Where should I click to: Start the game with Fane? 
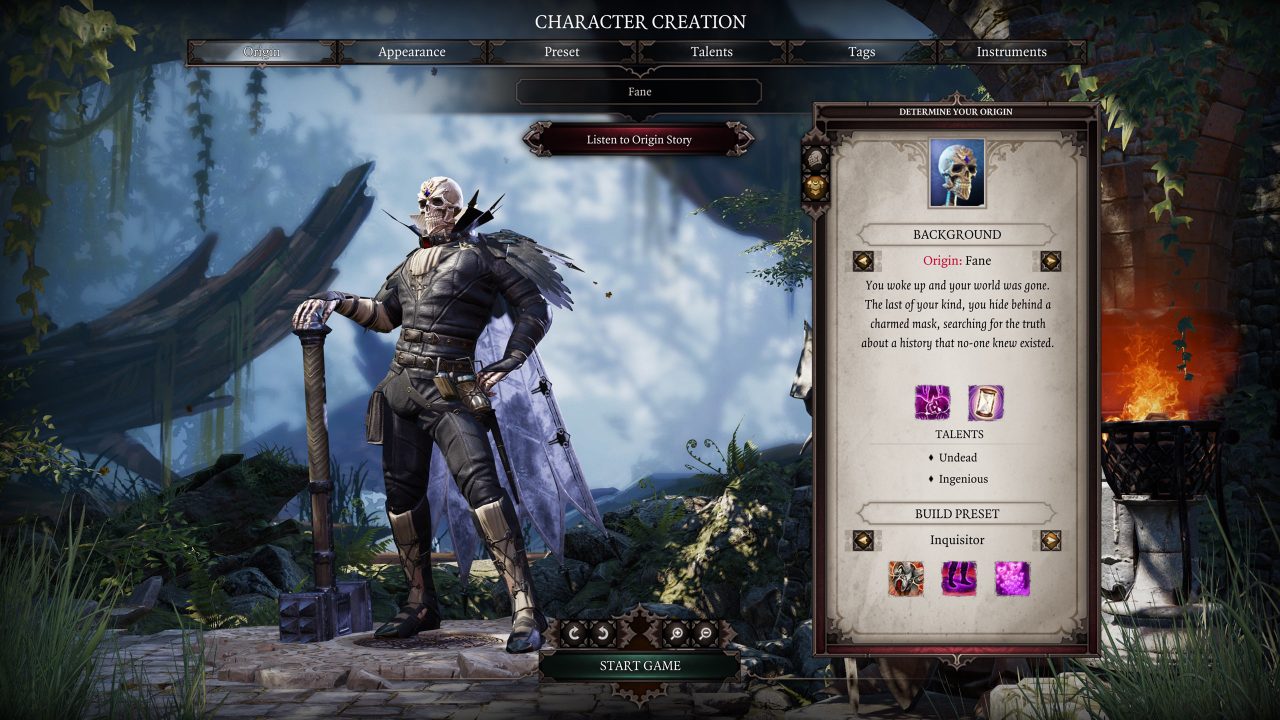point(640,665)
